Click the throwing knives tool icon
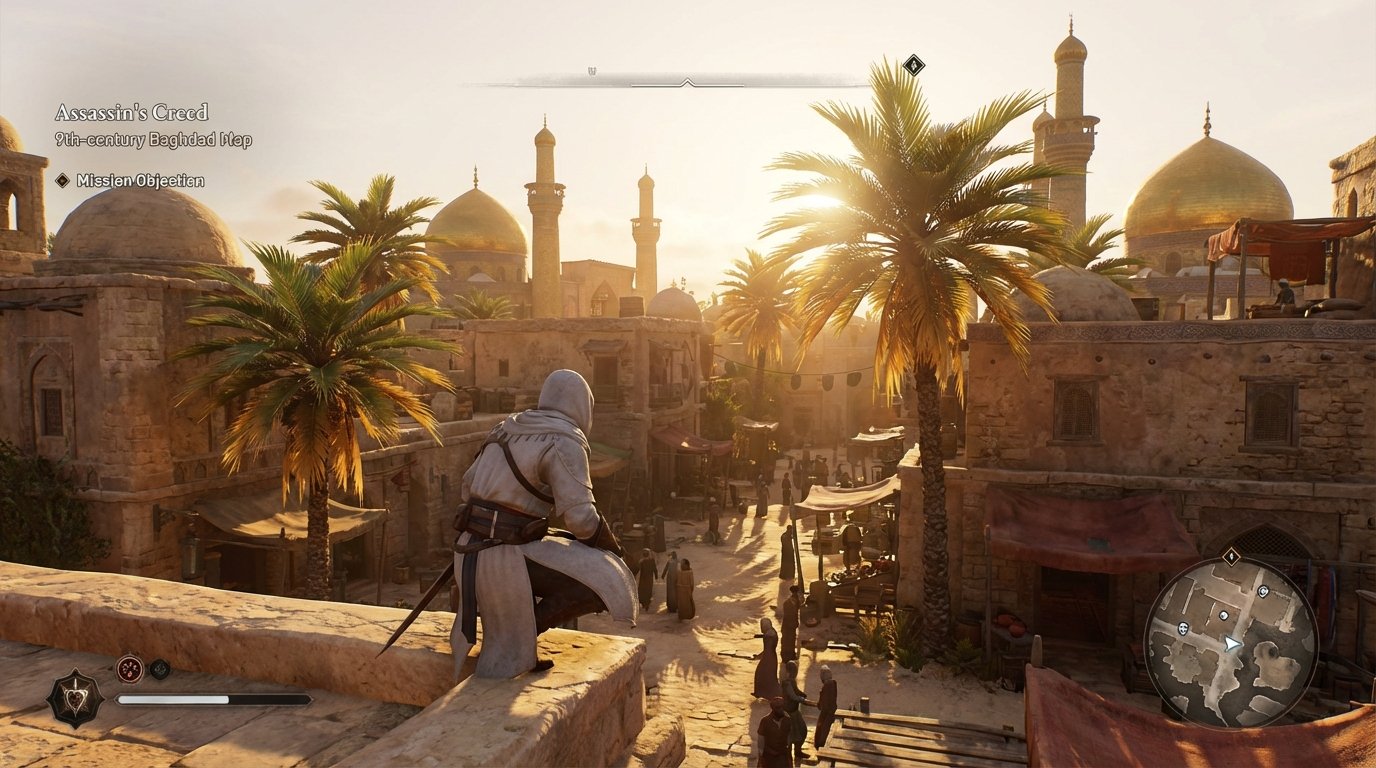1376x768 pixels. pos(129,667)
